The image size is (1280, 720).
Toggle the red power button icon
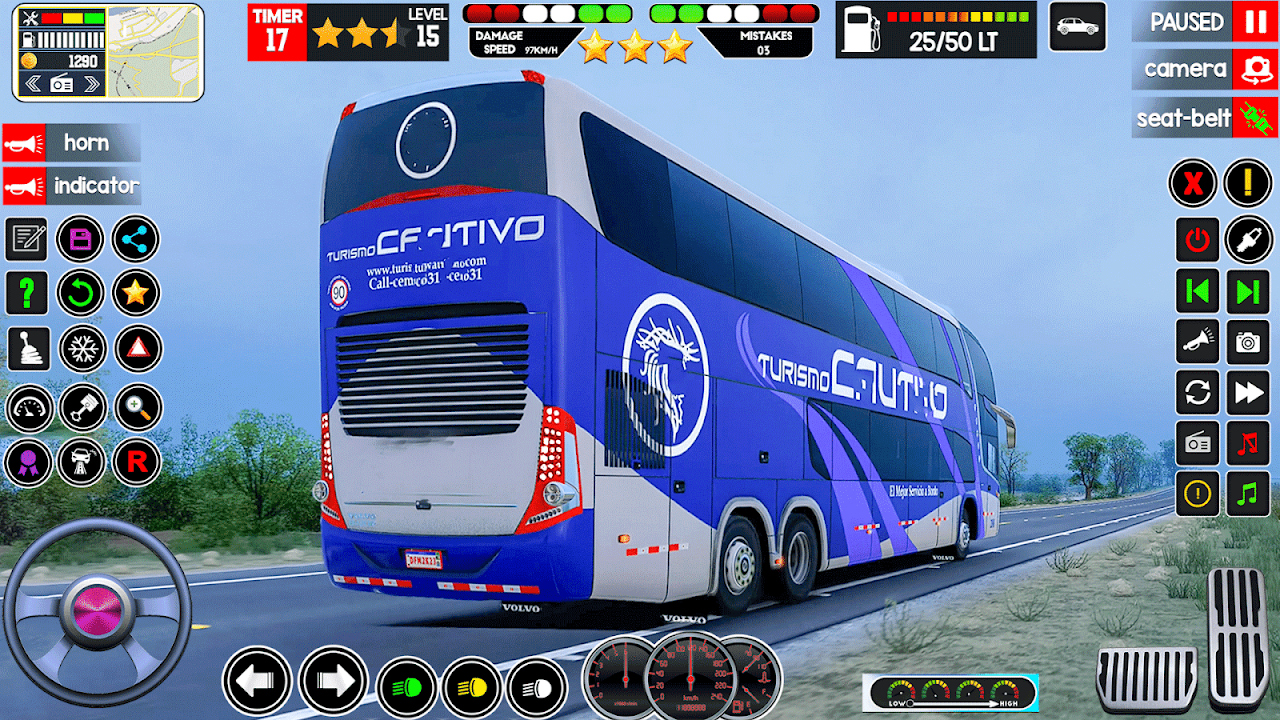point(1197,239)
